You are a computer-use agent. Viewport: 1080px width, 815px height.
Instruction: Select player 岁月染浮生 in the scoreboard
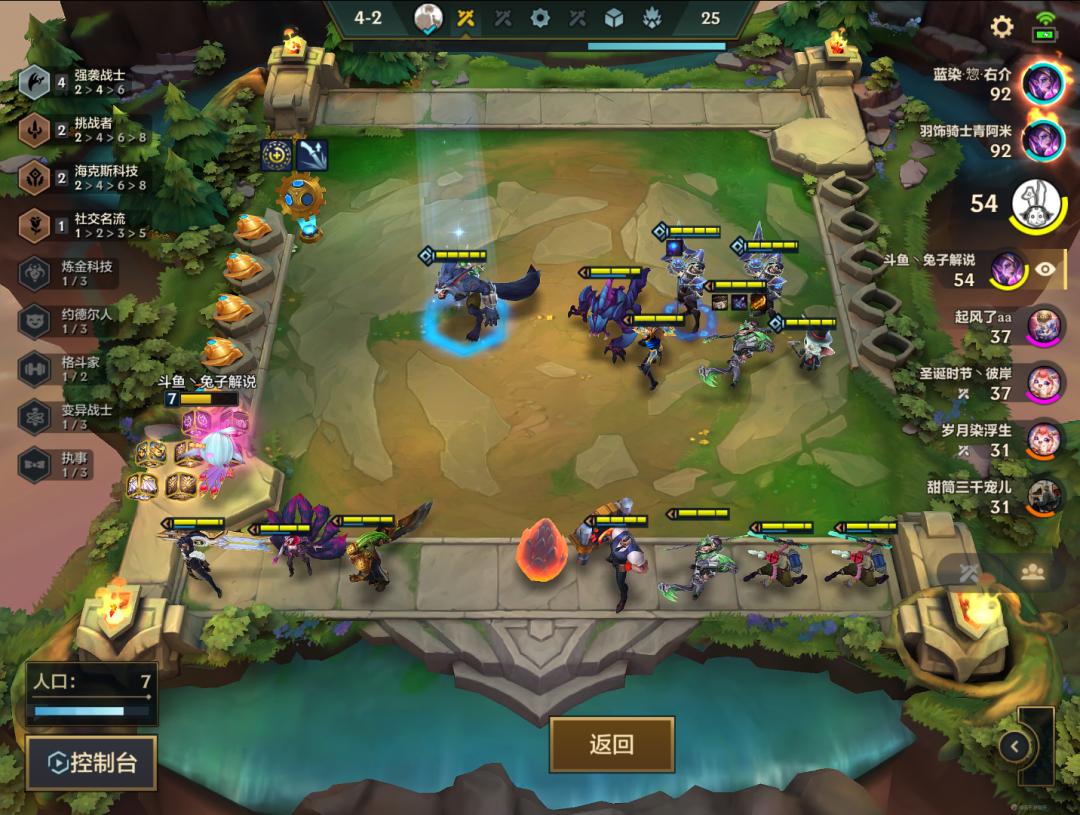tap(1044, 440)
